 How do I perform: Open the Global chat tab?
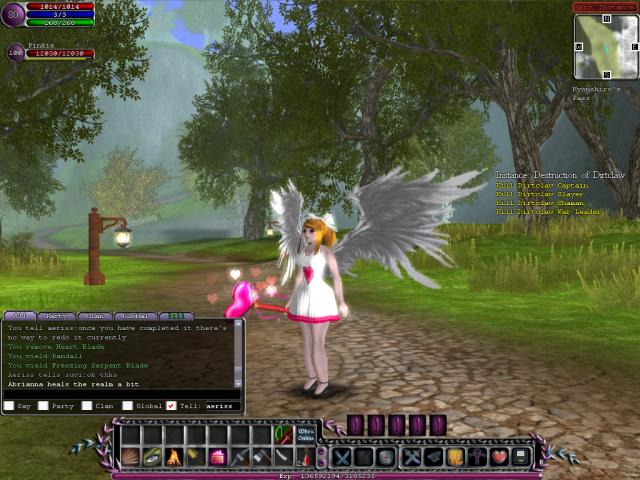click(x=136, y=316)
